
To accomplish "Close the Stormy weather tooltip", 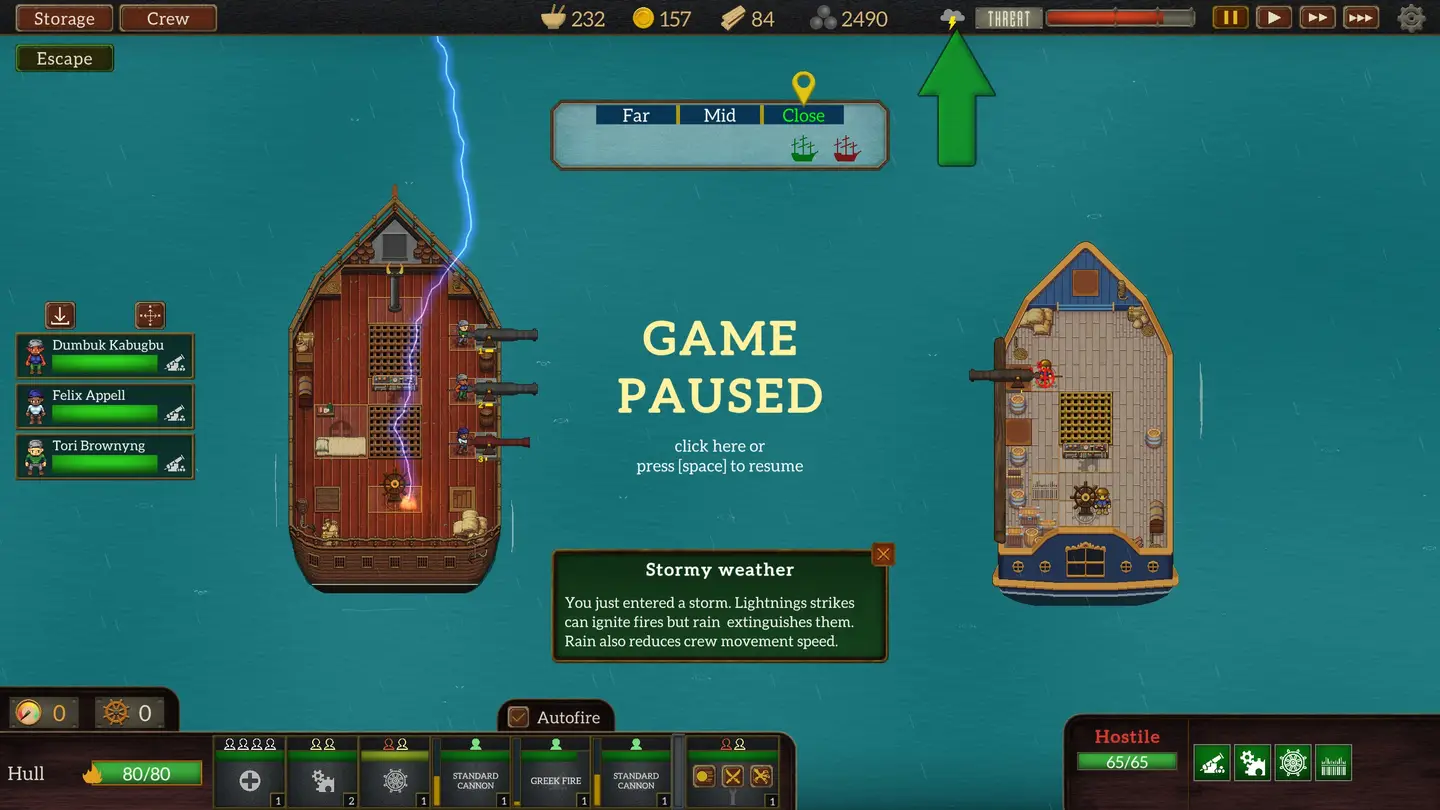I will [882, 555].
